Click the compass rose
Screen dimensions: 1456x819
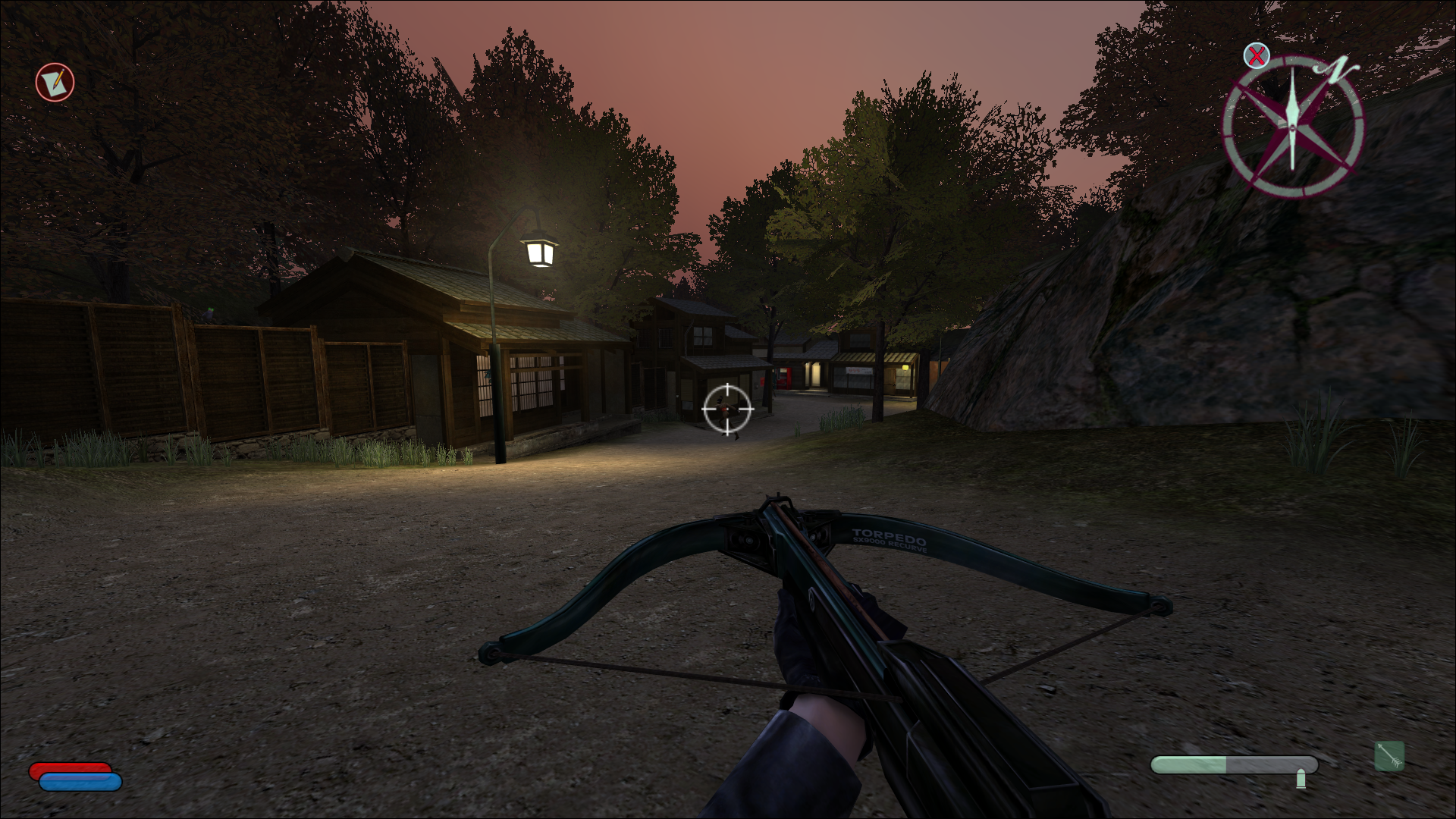click(1292, 125)
